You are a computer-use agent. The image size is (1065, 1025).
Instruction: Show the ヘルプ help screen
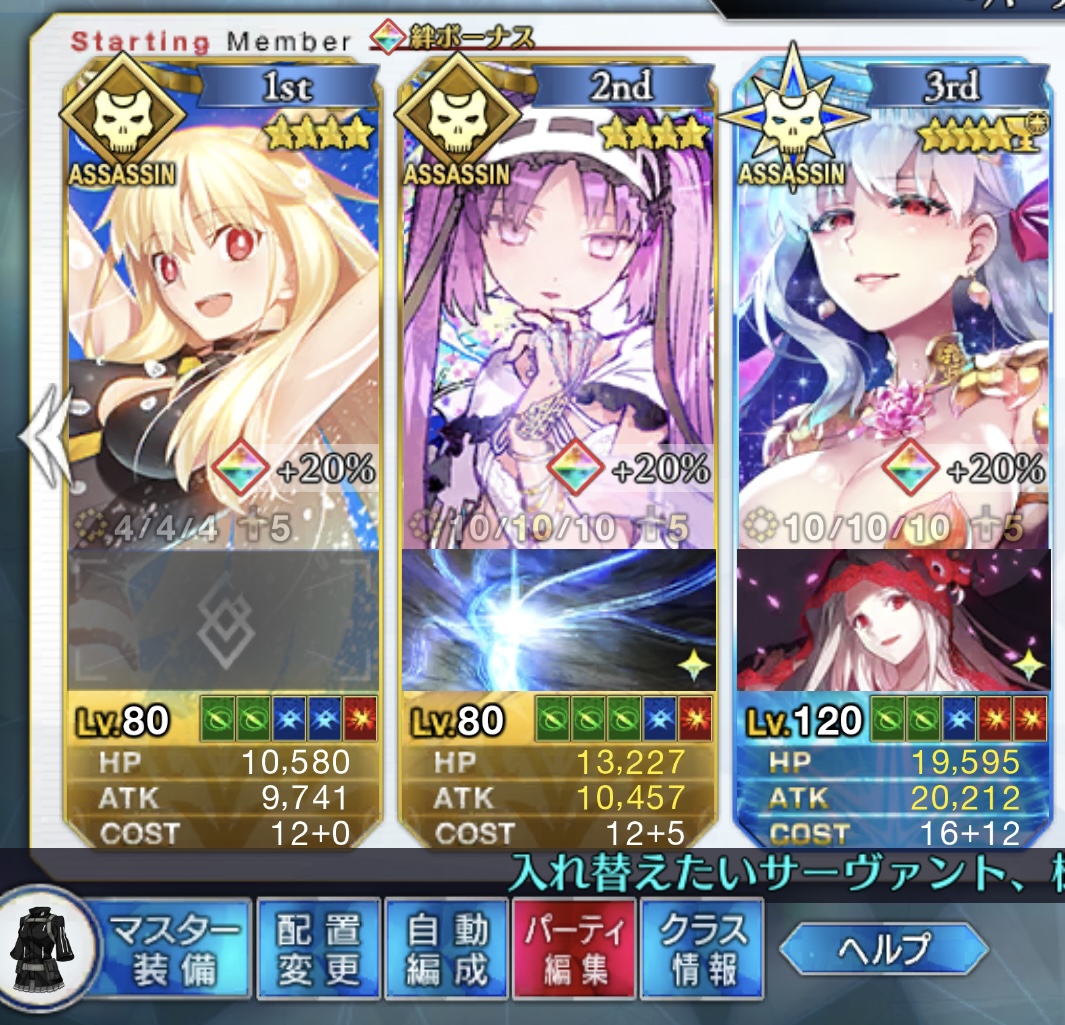[883, 948]
